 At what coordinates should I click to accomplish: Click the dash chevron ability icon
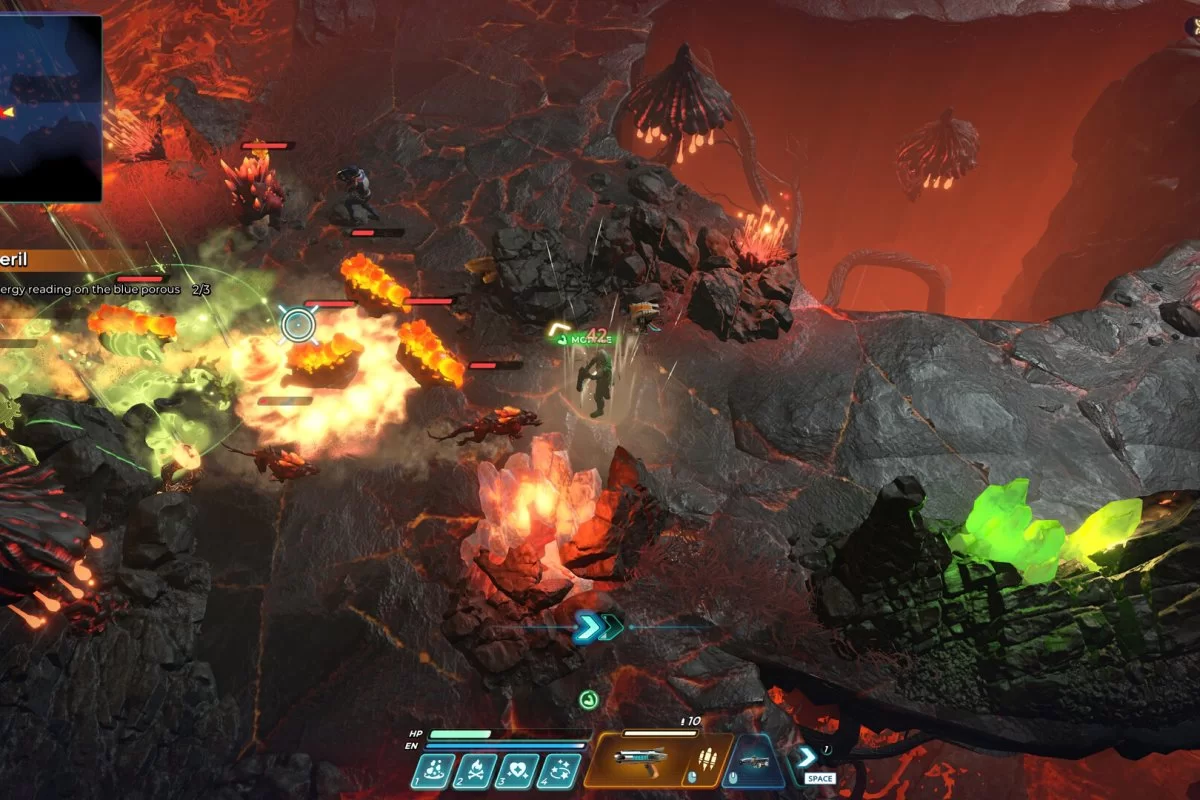point(806,757)
